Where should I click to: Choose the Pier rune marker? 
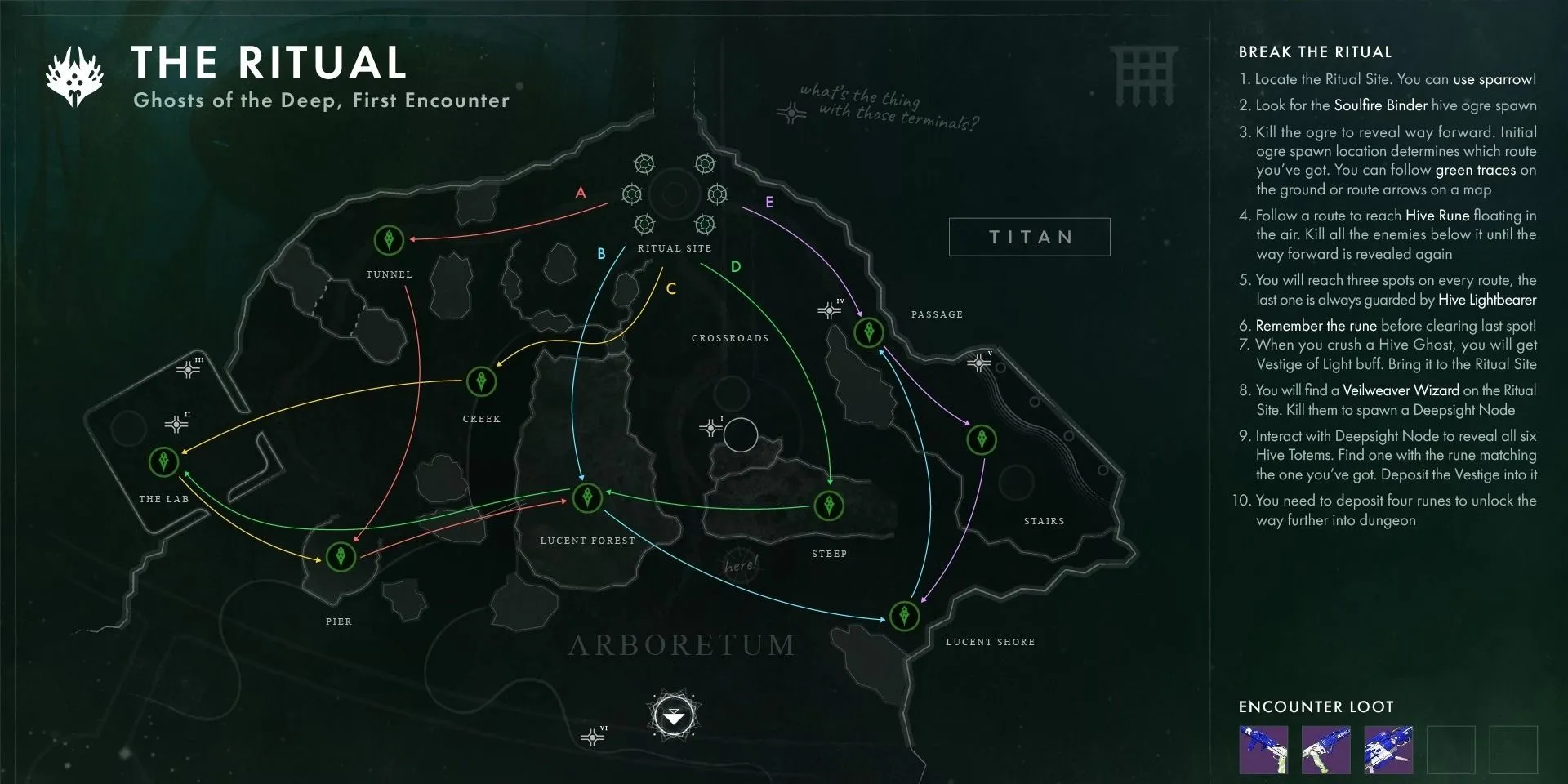pyautogui.click(x=341, y=557)
